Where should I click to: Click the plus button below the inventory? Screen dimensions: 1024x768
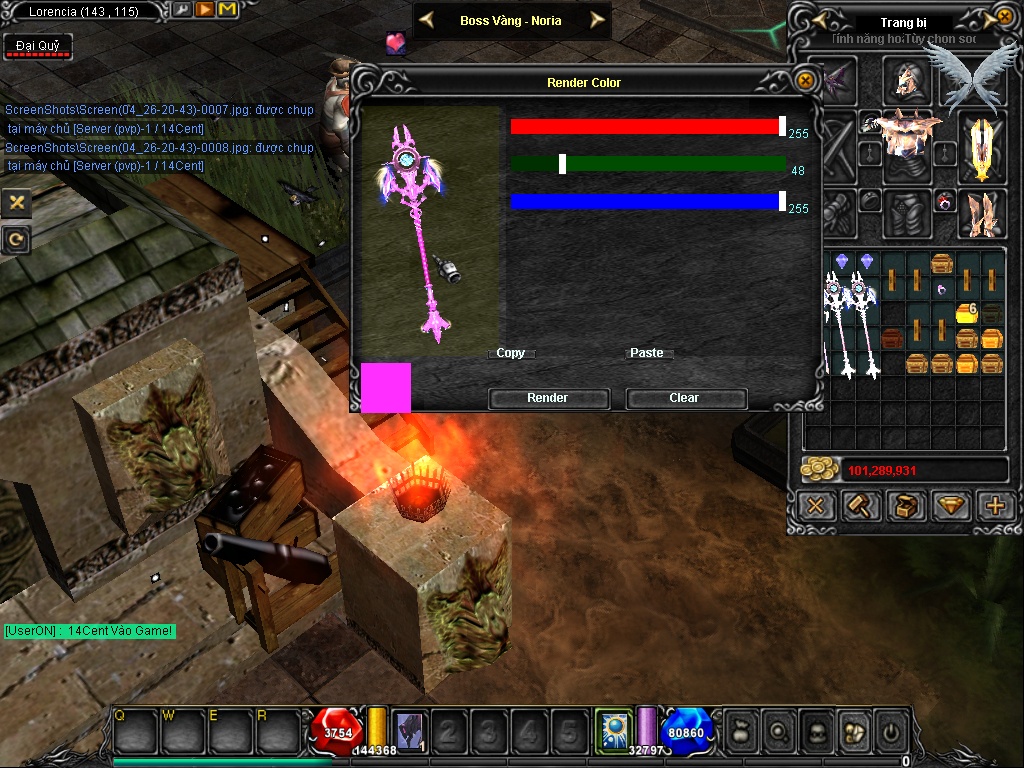[x=995, y=506]
